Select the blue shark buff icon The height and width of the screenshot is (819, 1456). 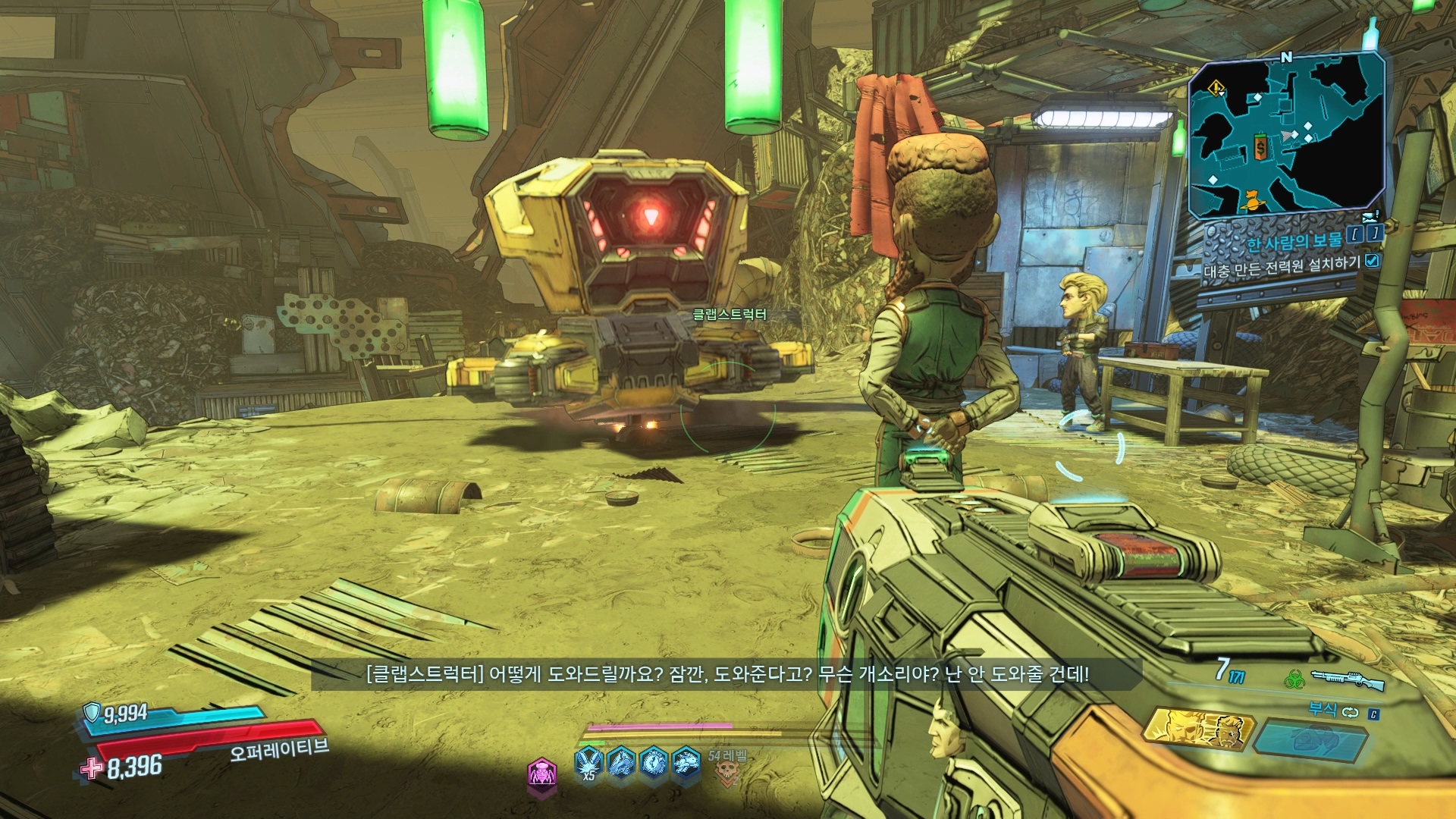pyautogui.click(x=620, y=762)
